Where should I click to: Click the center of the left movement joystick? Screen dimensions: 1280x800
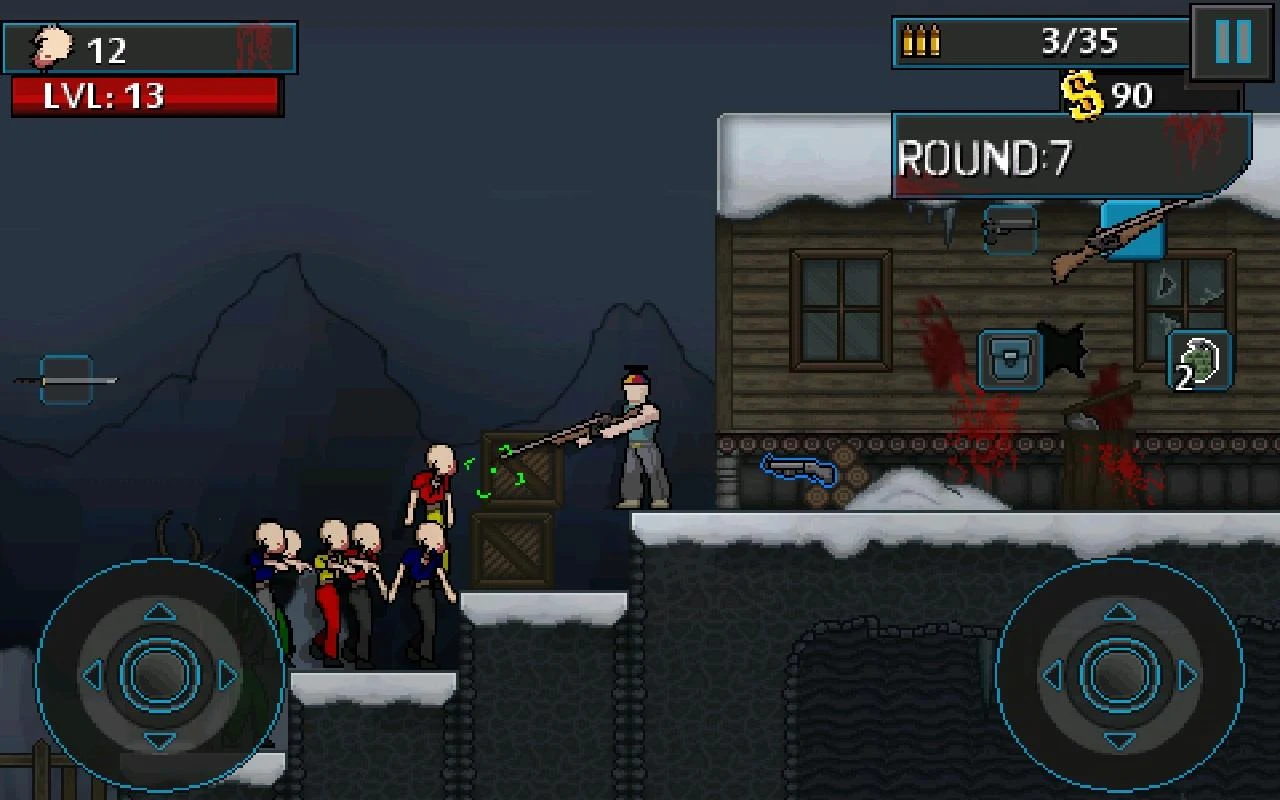pos(160,676)
